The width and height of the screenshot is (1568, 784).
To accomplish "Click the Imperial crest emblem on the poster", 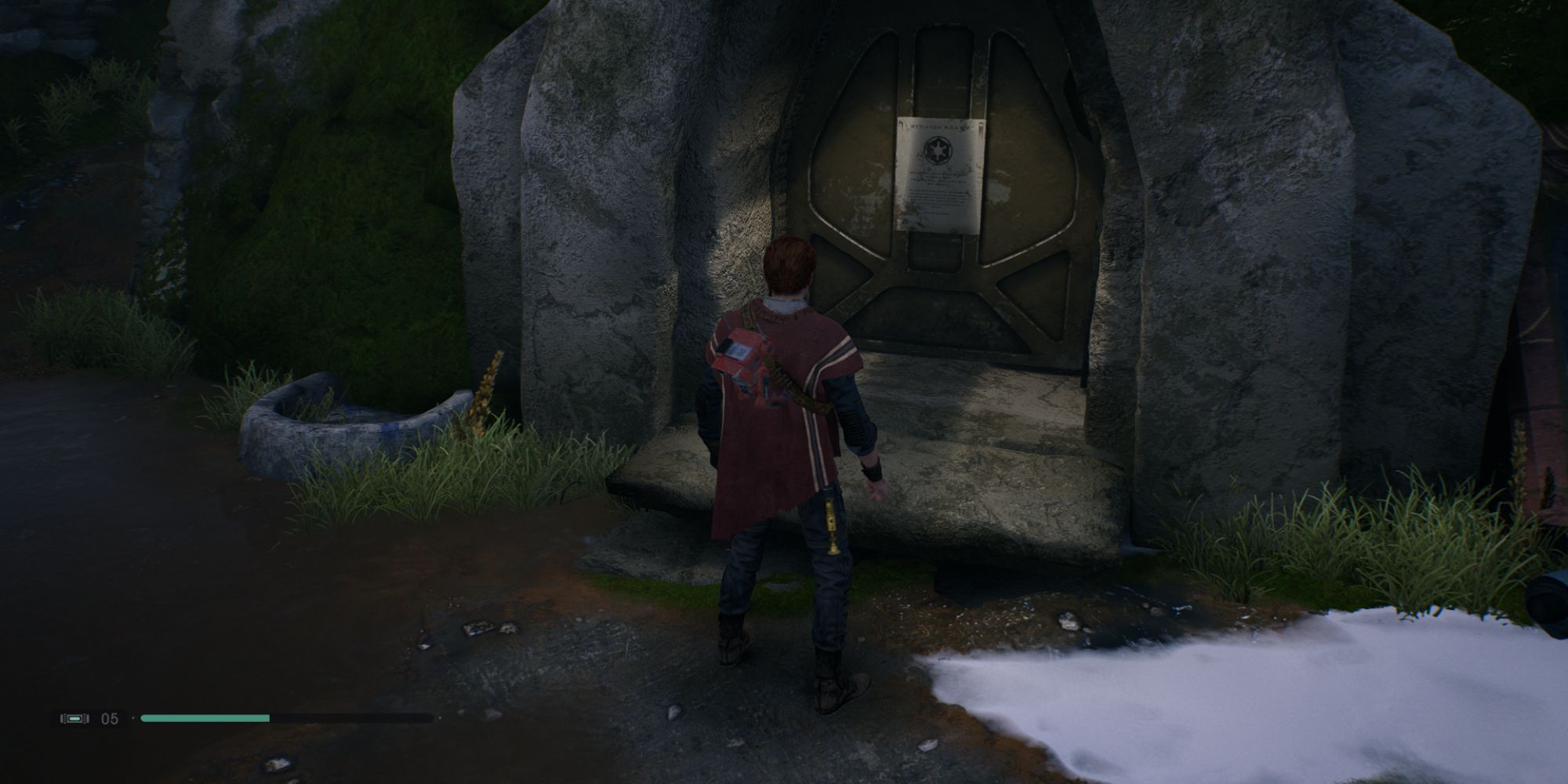I will point(938,151).
